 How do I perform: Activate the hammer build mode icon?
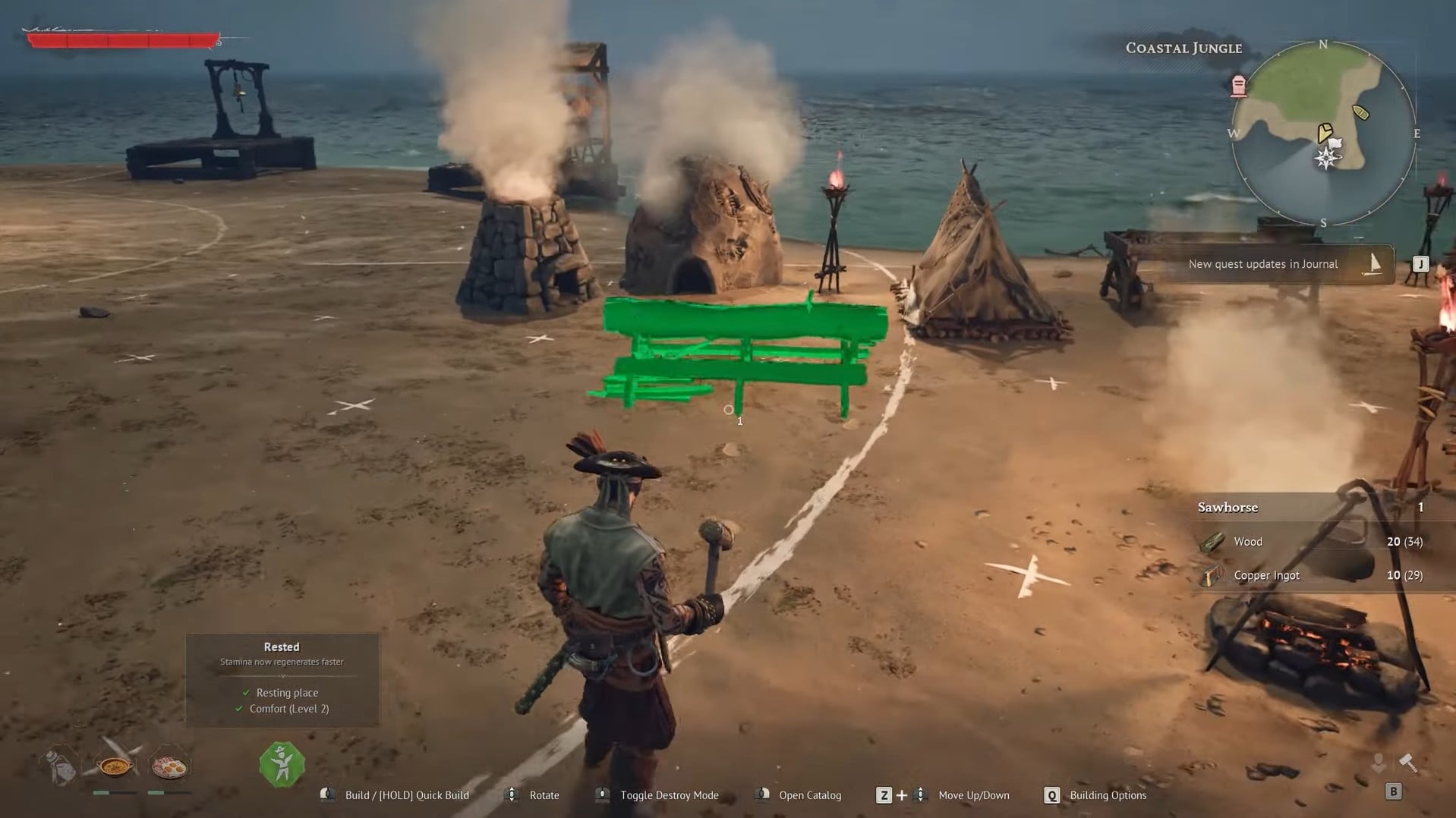click(x=1408, y=762)
